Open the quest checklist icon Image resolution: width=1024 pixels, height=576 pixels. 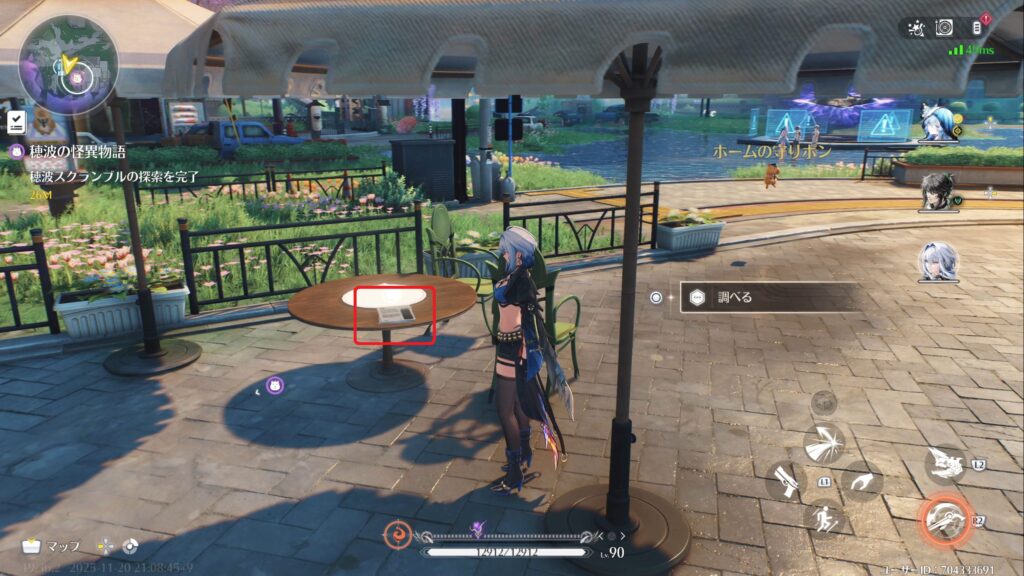(16, 122)
